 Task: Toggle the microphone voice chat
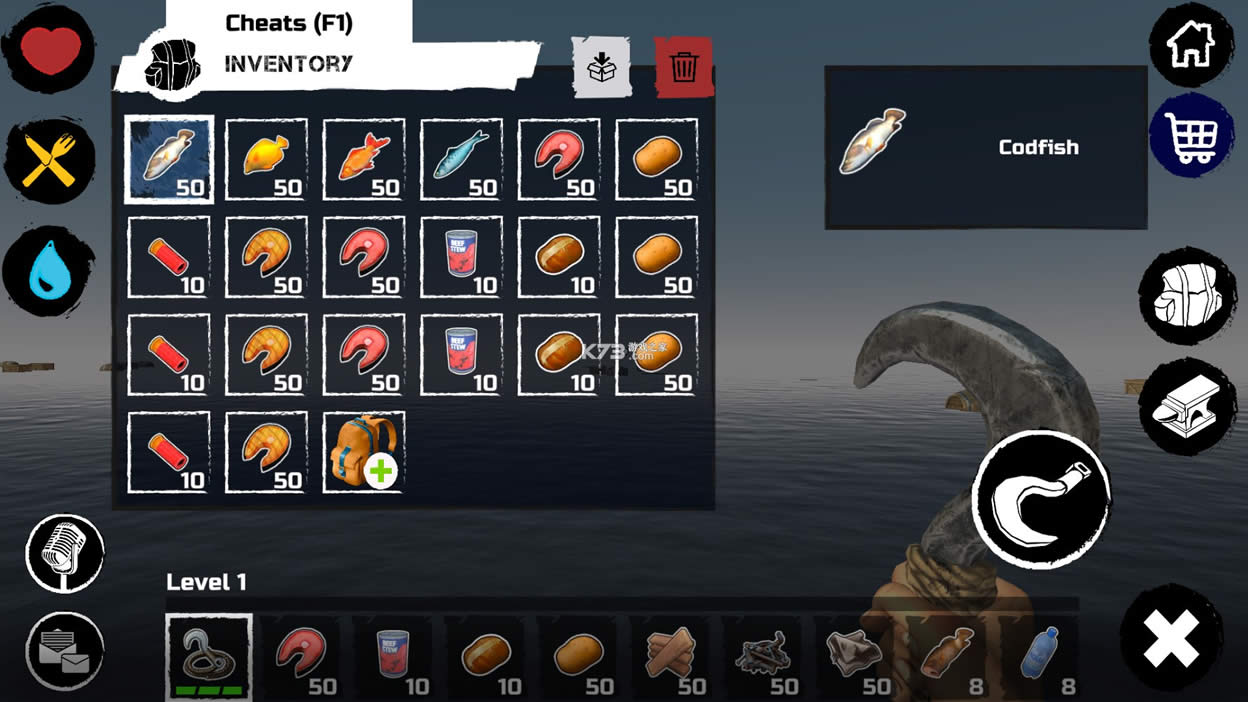coord(65,553)
